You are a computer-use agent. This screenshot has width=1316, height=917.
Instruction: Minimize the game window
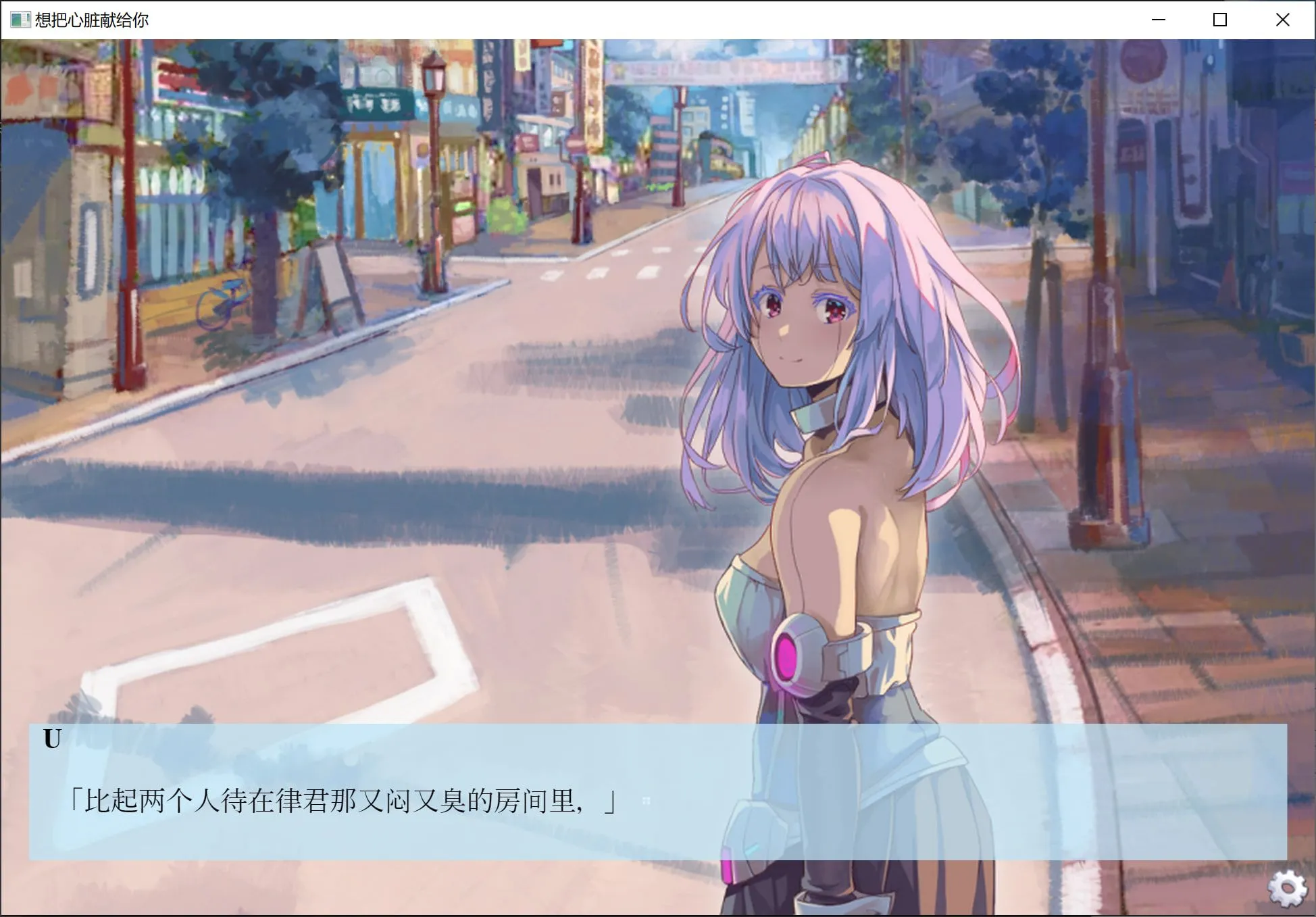[x=1158, y=20]
